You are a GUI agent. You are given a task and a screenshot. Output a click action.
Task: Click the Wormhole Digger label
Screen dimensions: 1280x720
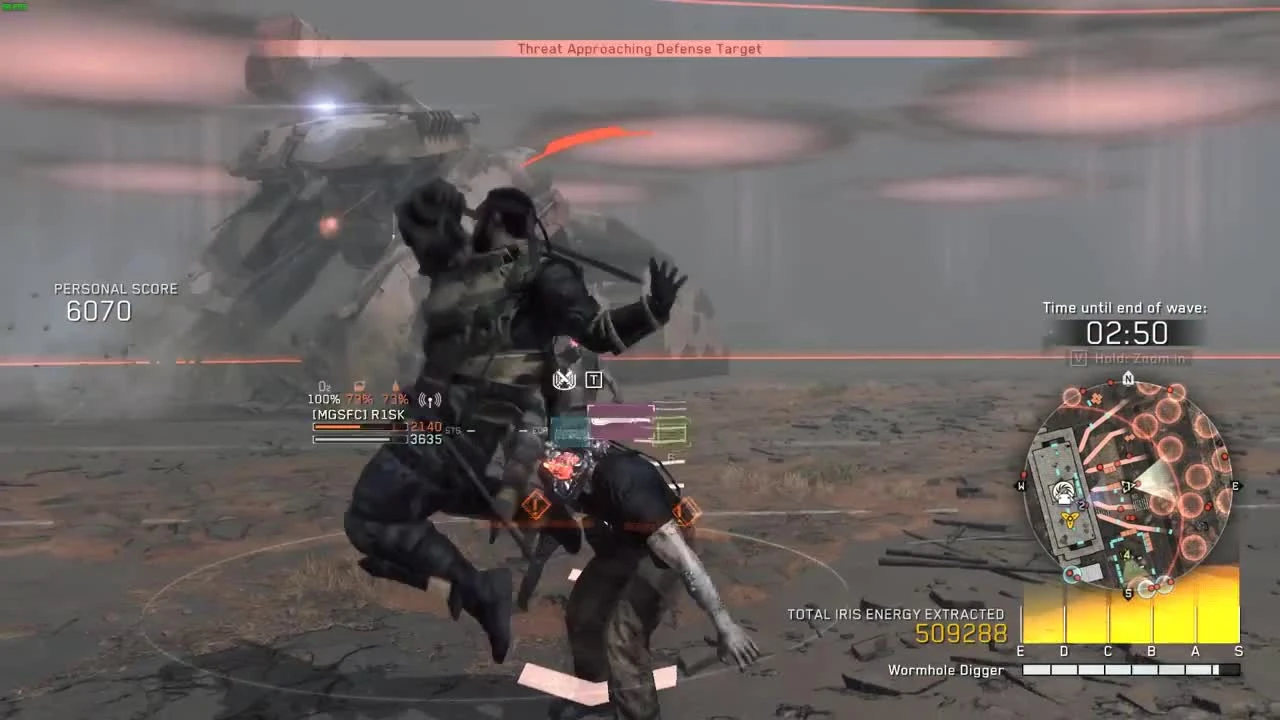pos(945,670)
